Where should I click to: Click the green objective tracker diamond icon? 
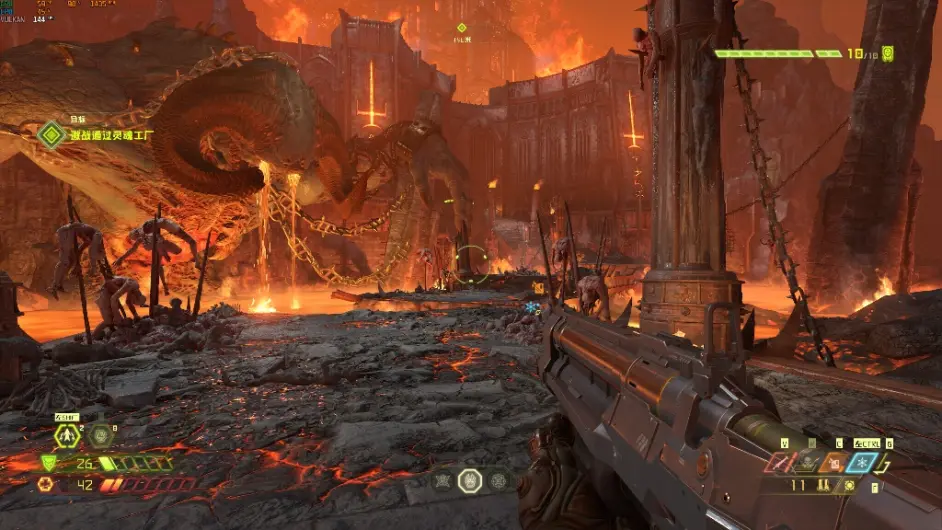(51, 134)
